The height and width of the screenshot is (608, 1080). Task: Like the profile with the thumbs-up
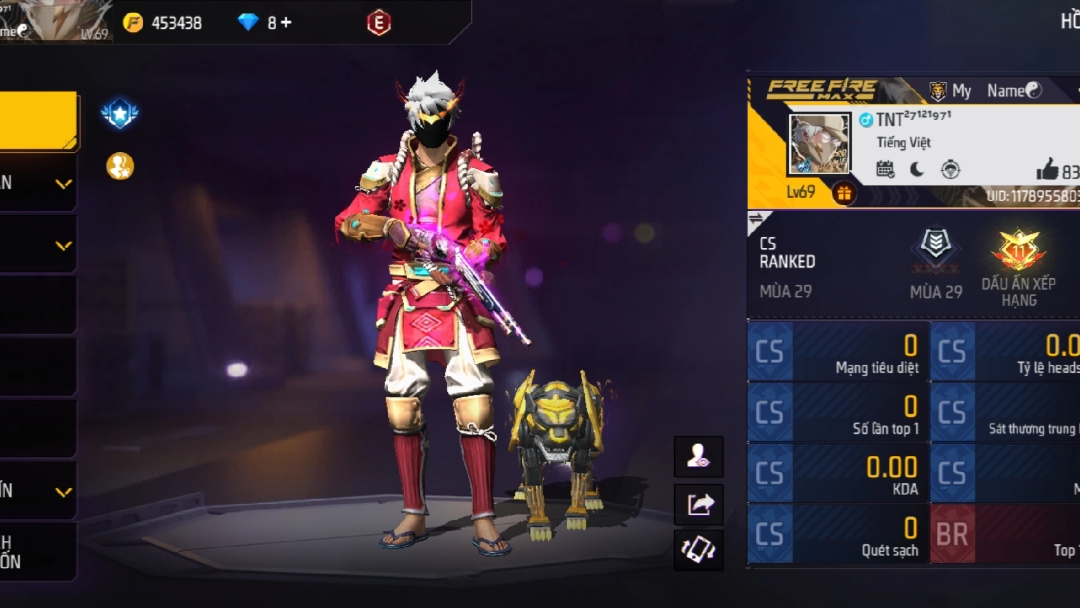pyautogui.click(x=1047, y=169)
